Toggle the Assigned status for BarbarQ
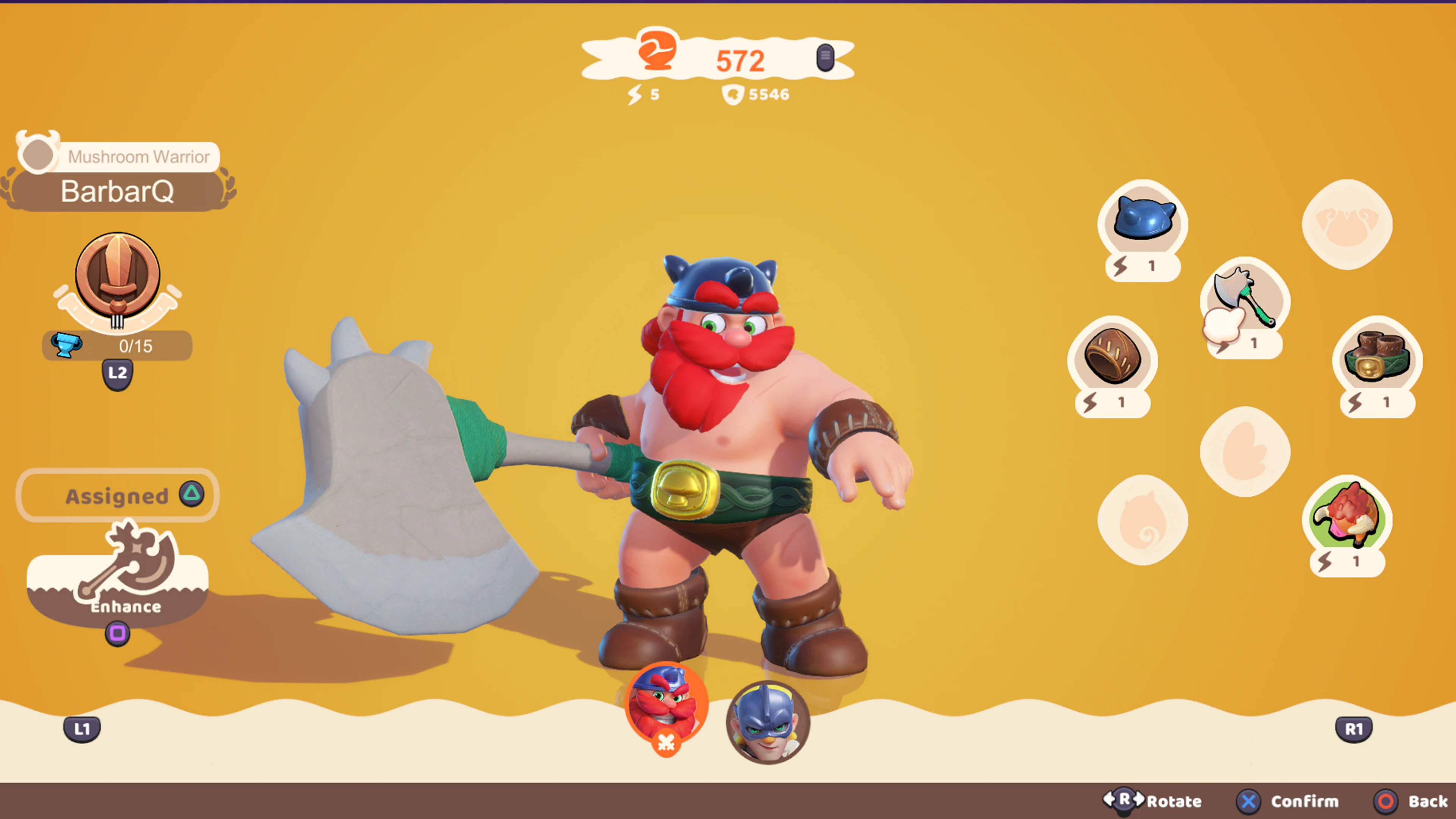This screenshot has height=819, width=1456. click(x=116, y=496)
